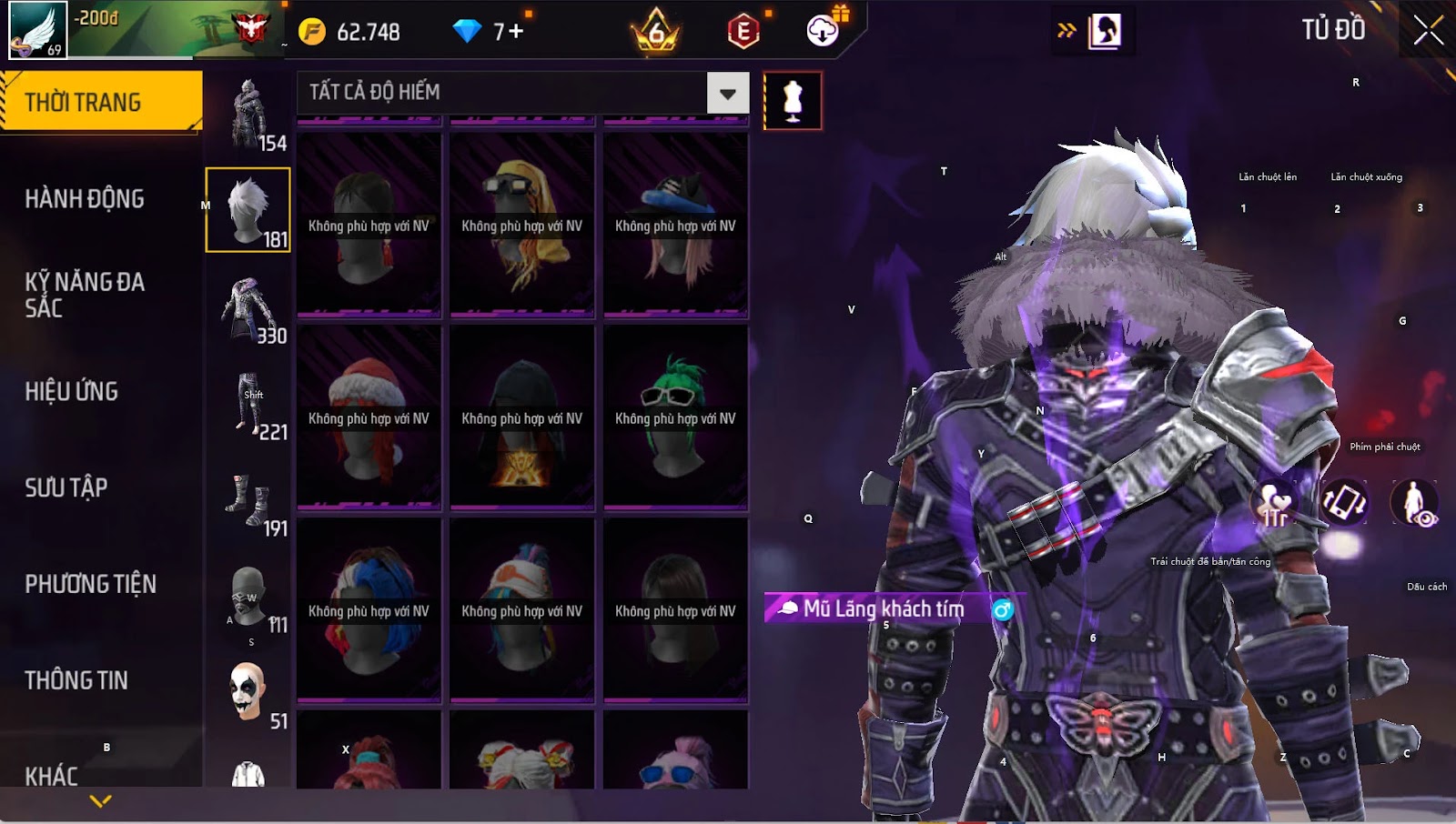
Task: Choose the pants category with 221 items
Action: pos(248,406)
